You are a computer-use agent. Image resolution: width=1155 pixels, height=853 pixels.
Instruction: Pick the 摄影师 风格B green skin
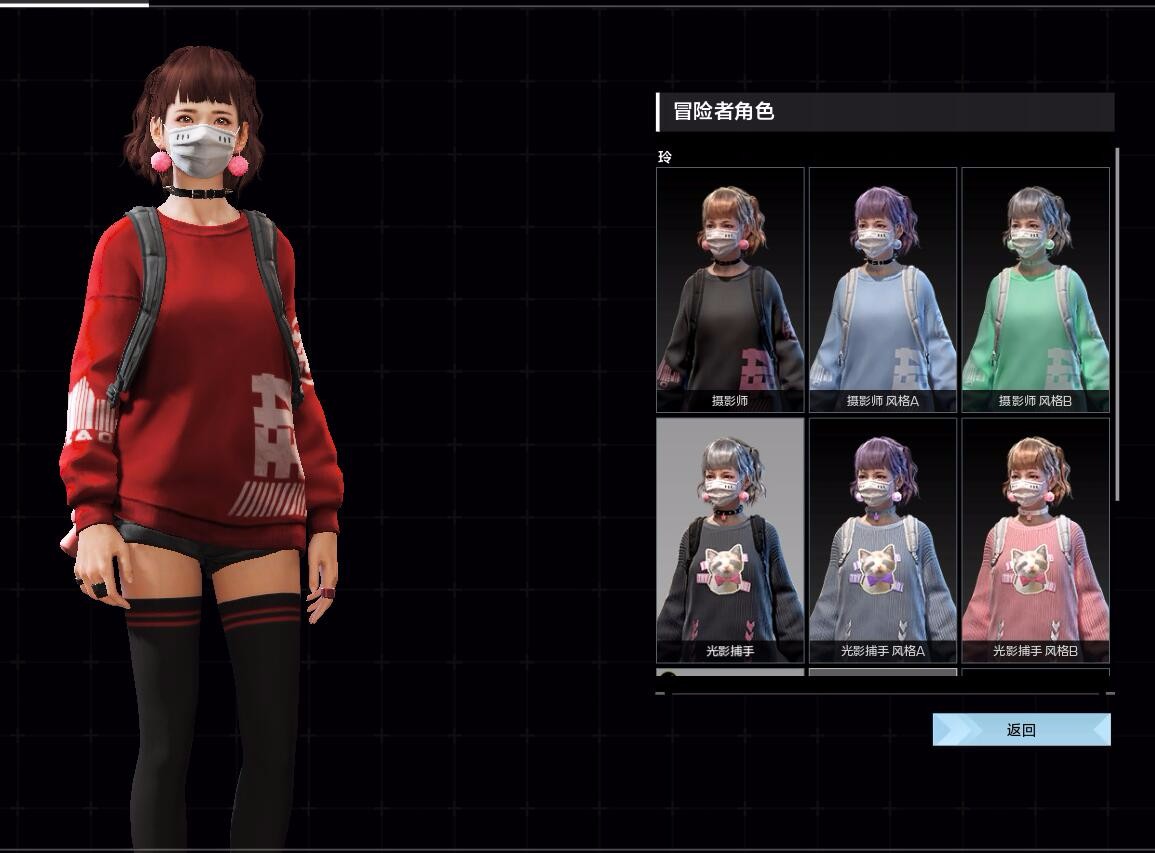[x=1035, y=289]
